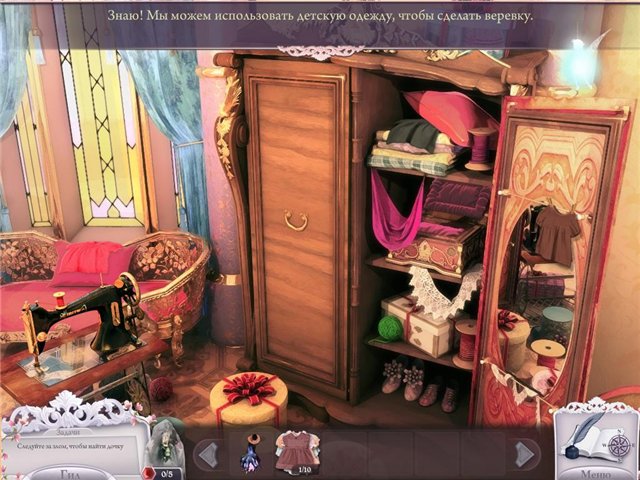This screenshot has height=480, width=640.
Task: Select the pink children's dress inventory item
Action: point(296,450)
